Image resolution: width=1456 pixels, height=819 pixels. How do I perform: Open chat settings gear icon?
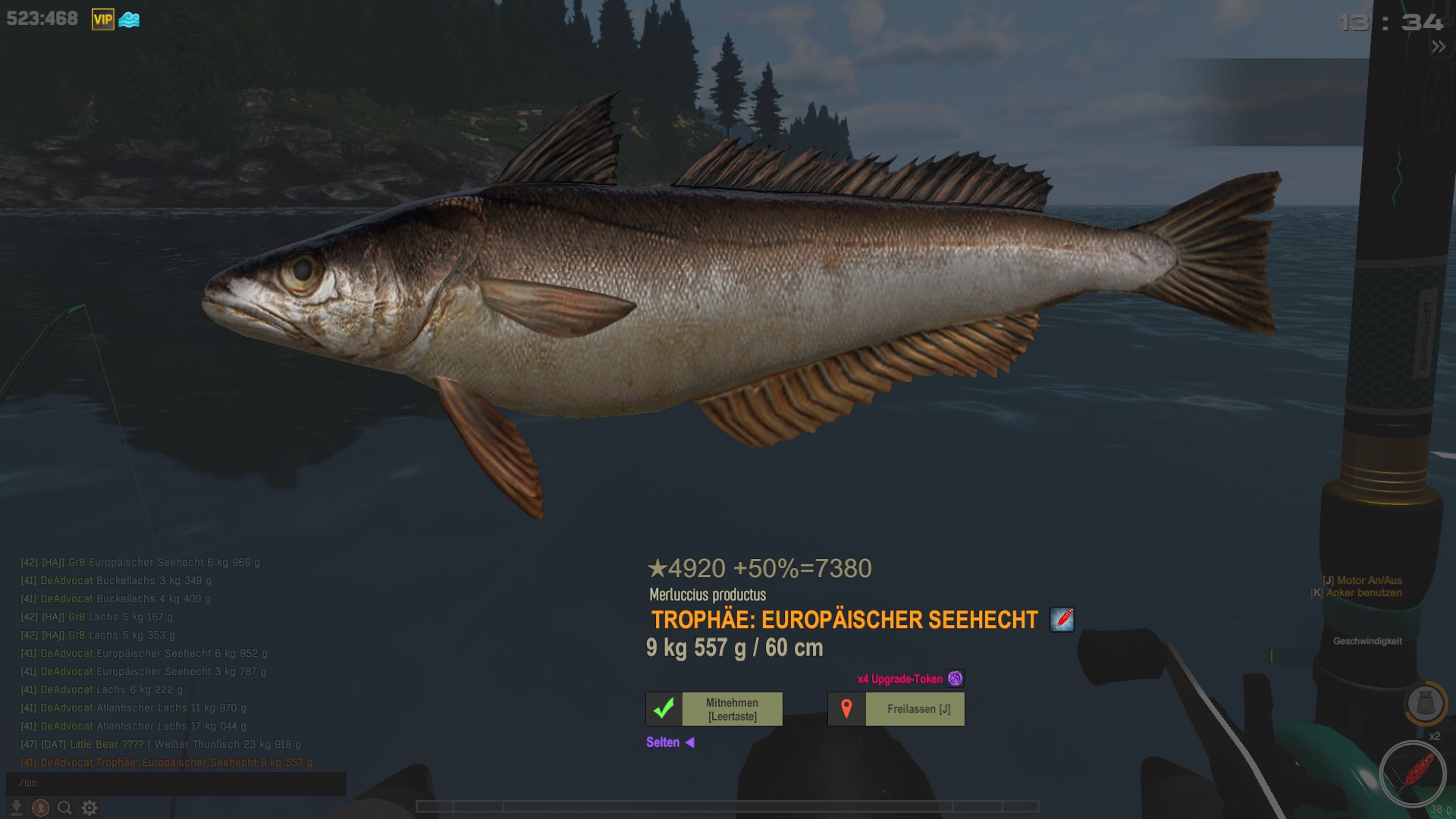coord(89,808)
